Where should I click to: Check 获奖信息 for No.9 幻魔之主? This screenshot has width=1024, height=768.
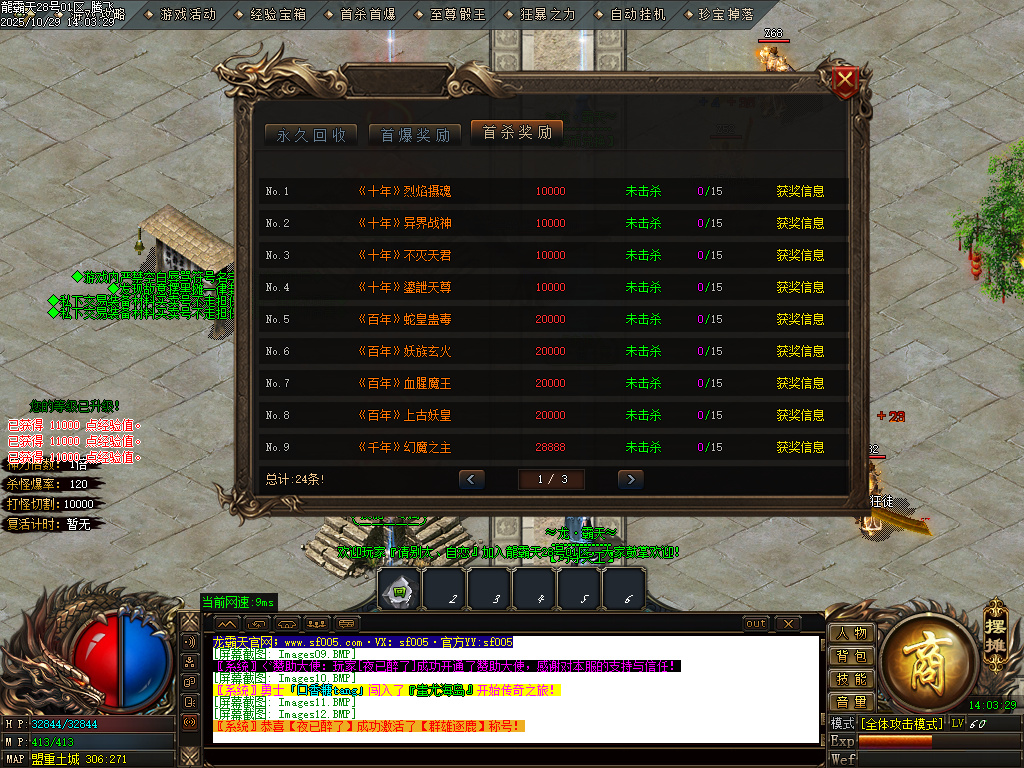click(x=800, y=447)
